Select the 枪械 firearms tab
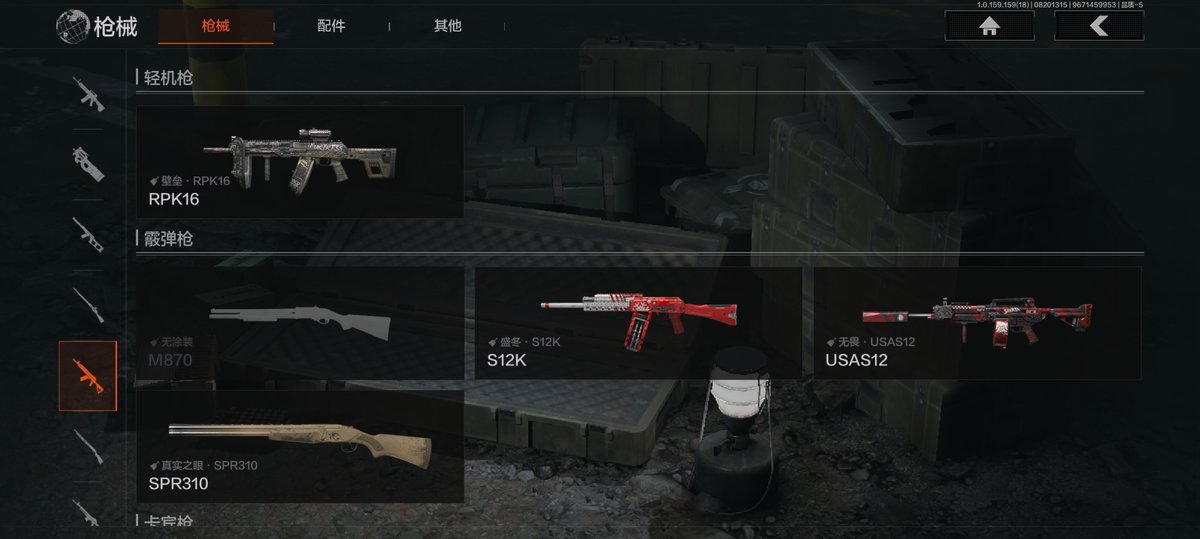Viewport: 1200px width, 539px height. coord(215,26)
